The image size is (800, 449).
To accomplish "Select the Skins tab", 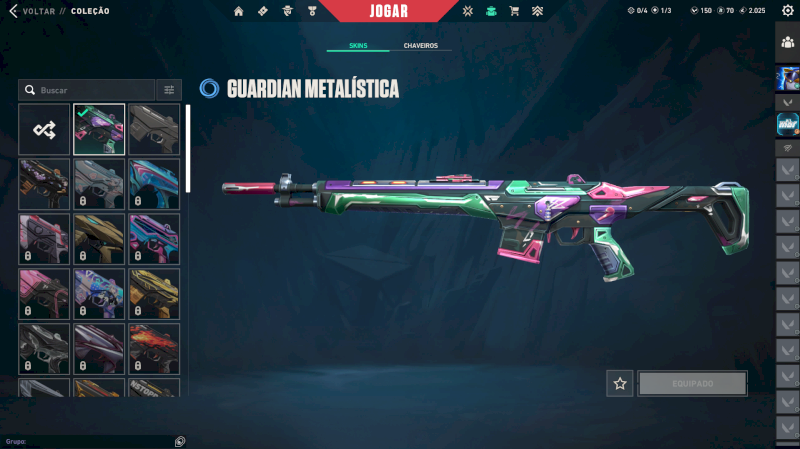I will point(358,46).
